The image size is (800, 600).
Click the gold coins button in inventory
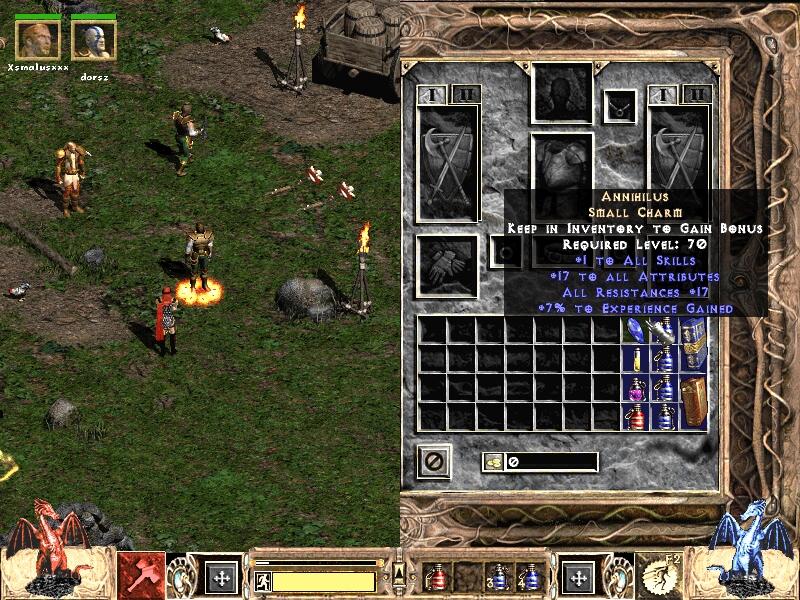click(493, 462)
